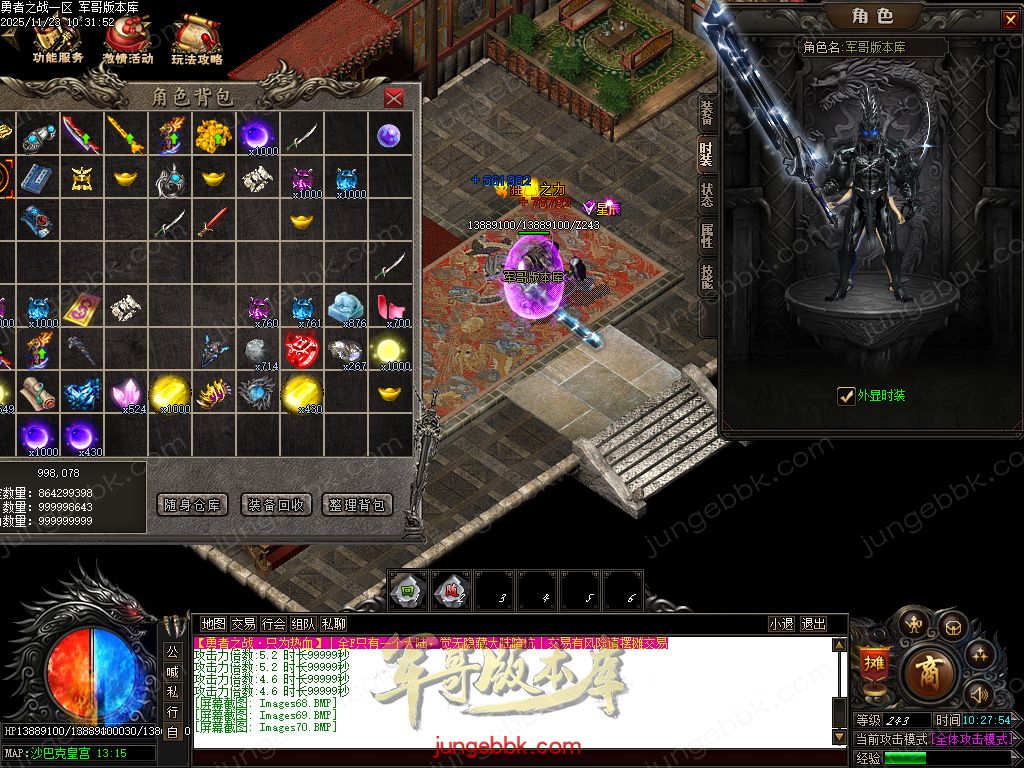The image size is (1024, 768).
Task: Switch to the 装备 equipment tab
Action: coord(707,112)
